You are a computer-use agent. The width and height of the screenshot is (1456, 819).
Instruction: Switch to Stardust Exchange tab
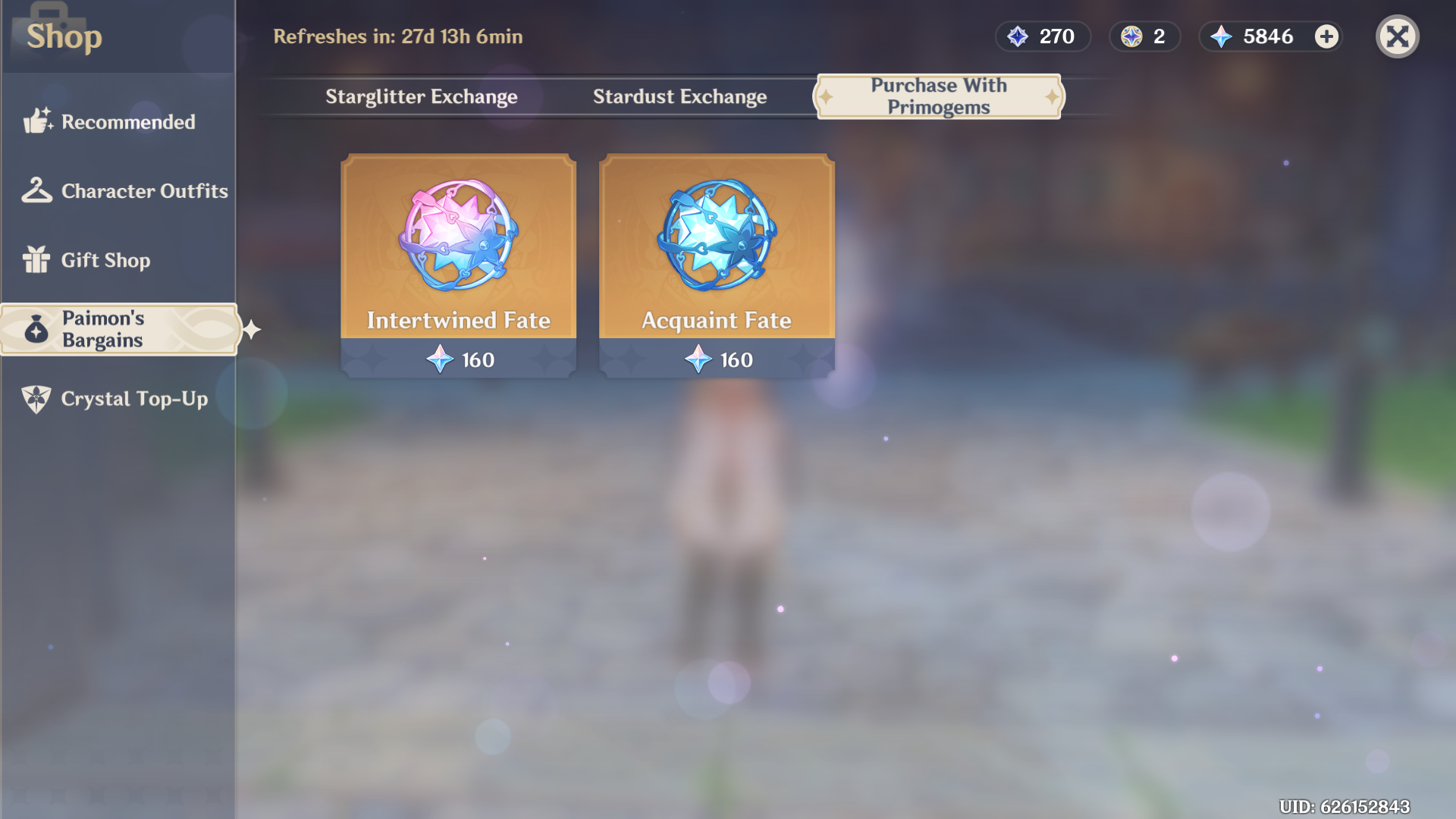click(679, 97)
